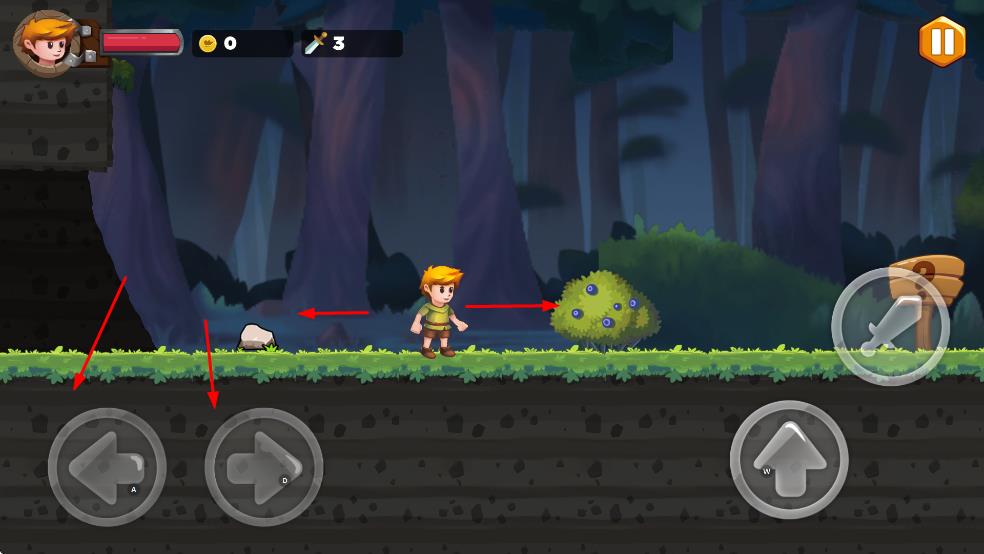Tap the left arrow move button
This screenshot has height=554, width=984.
click(x=107, y=467)
